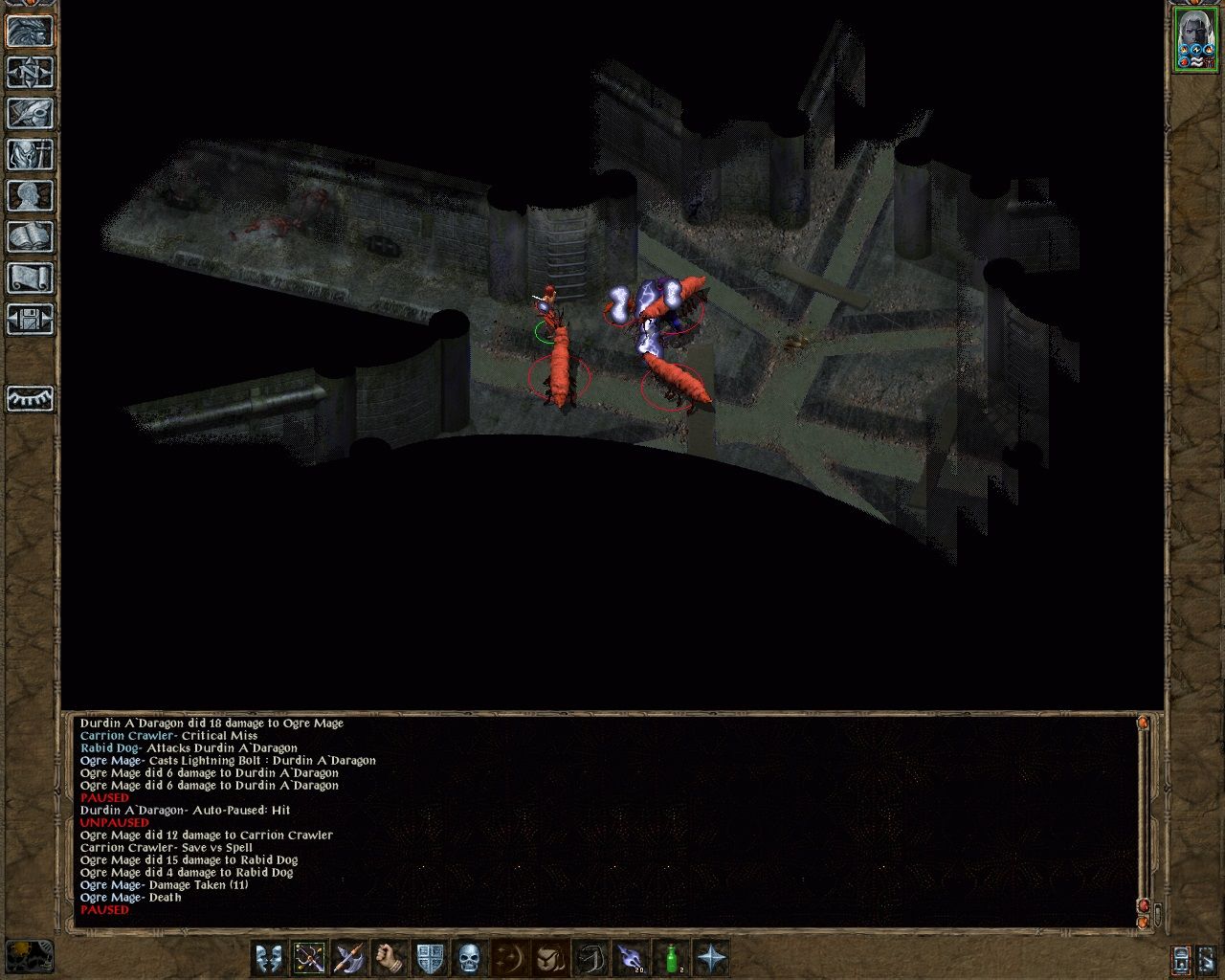
Task: Open the Inventory screen
Action: pos(31,153)
